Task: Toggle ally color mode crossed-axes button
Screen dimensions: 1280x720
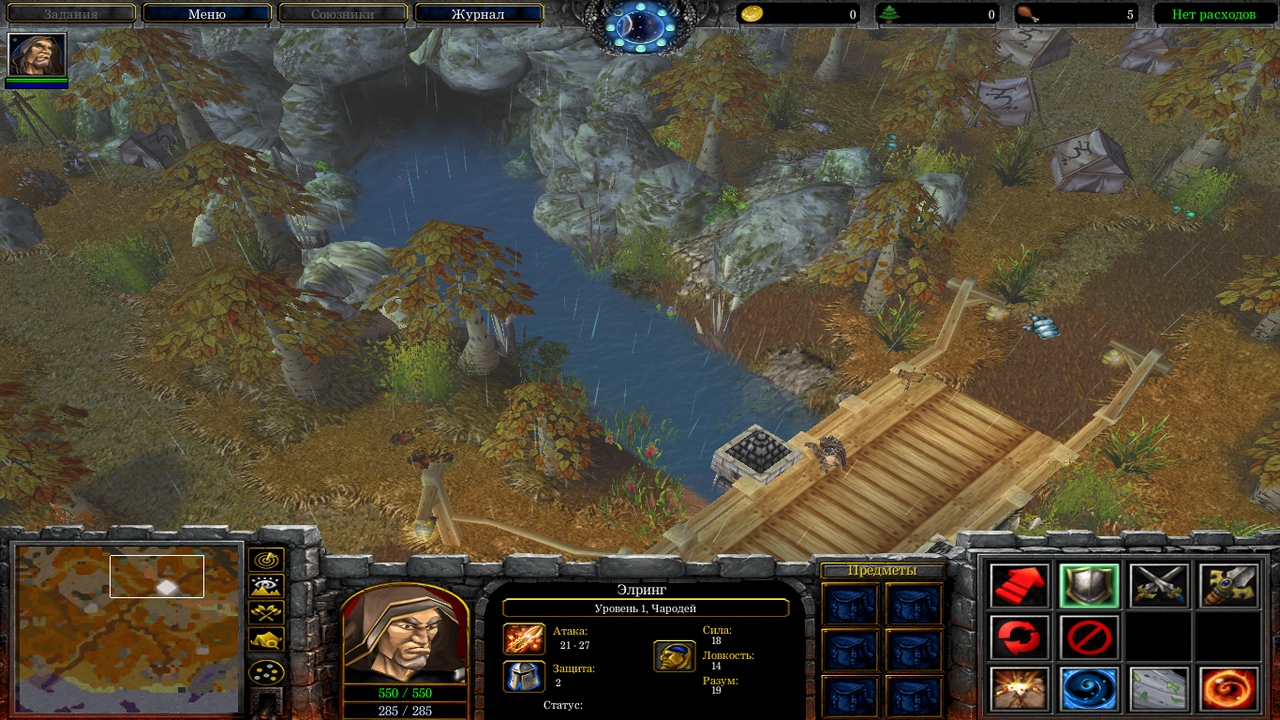Action: point(267,613)
